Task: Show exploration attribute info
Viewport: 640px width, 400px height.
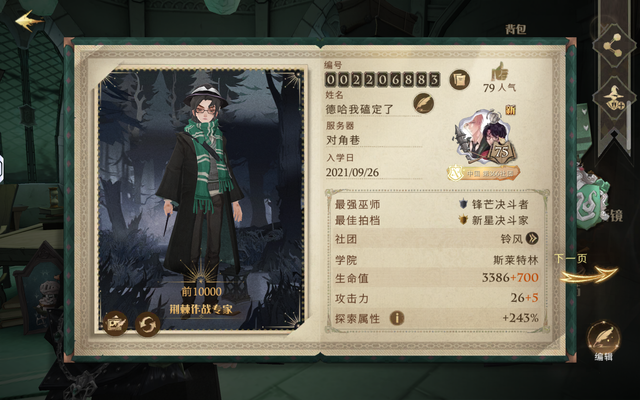Action: (x=397, y=318)
